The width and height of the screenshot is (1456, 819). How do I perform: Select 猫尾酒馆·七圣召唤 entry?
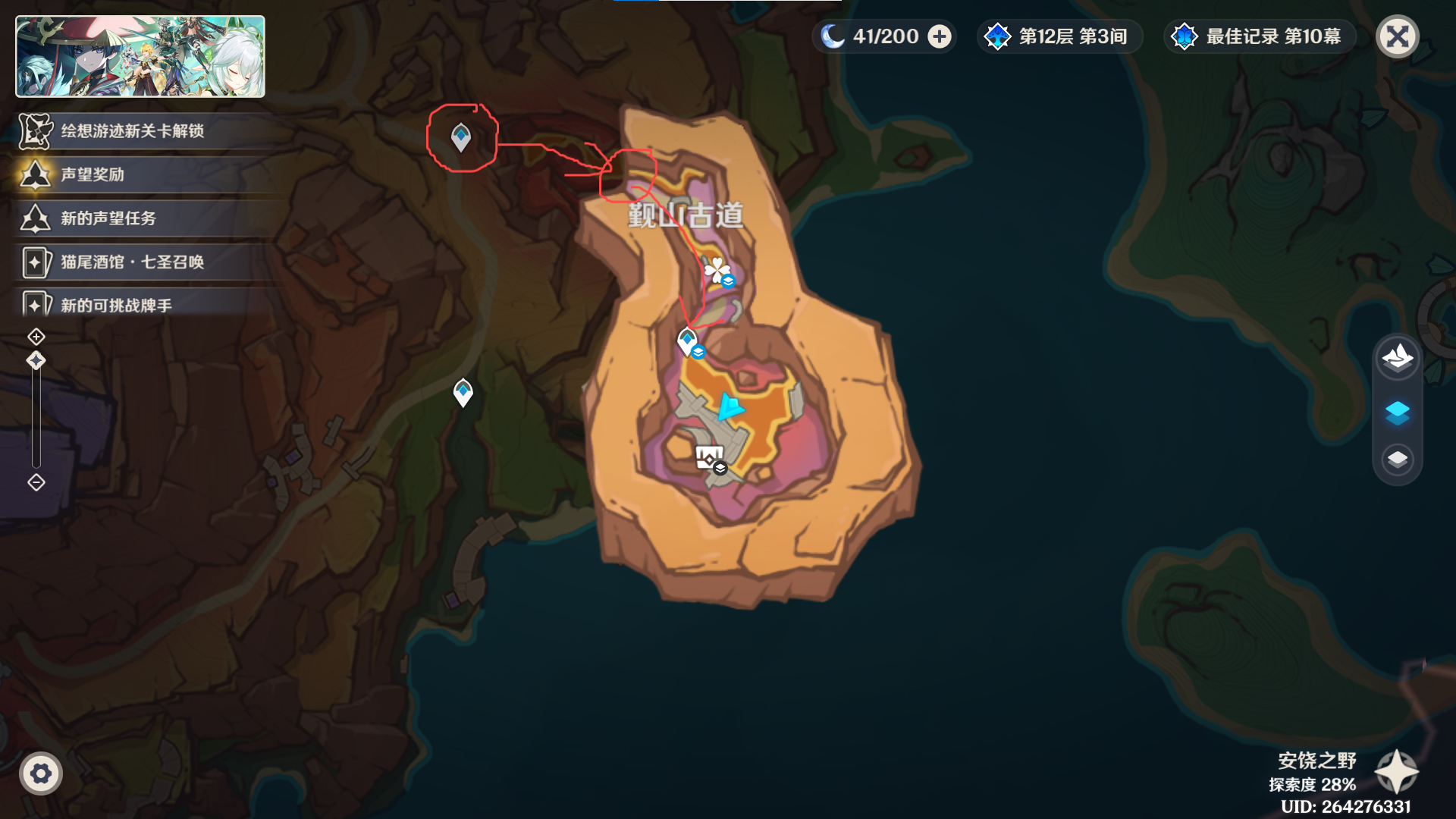tap(133, 262)
